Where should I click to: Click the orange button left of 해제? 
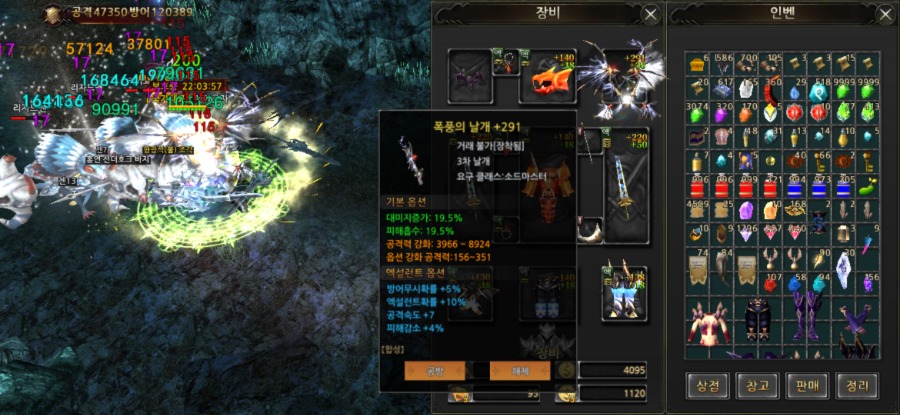pyautogui.click(x=434, y=370)
